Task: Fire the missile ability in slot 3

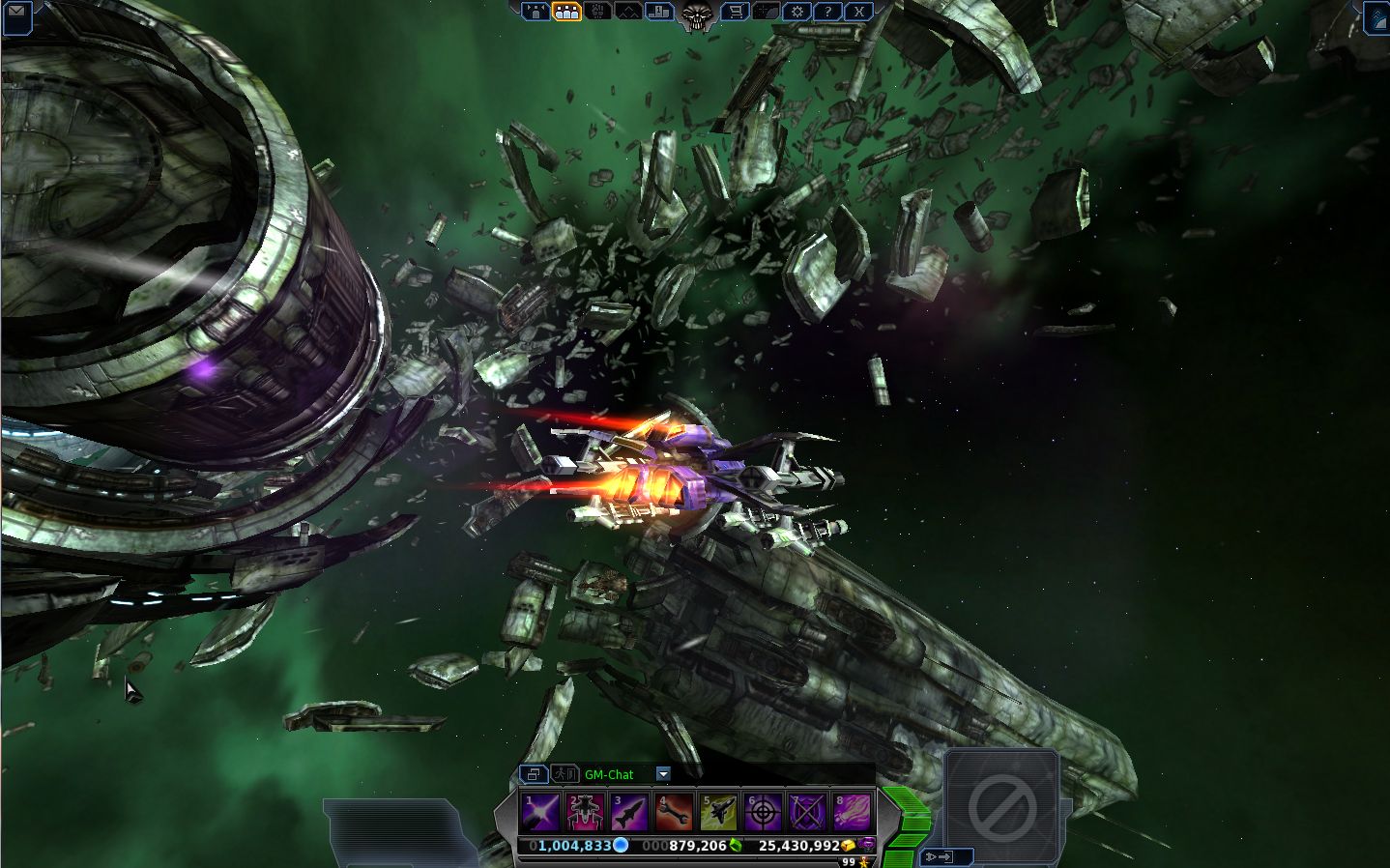Action: pyautogui.click(x=628, y=812)
